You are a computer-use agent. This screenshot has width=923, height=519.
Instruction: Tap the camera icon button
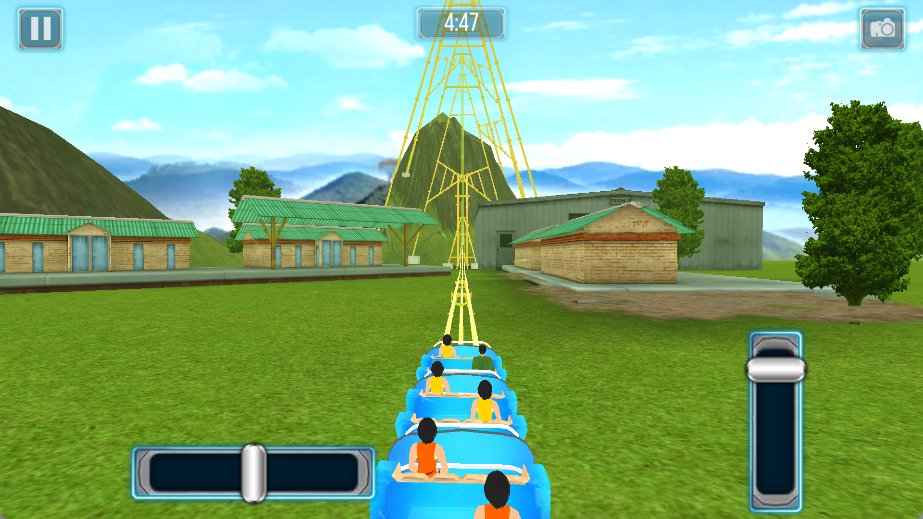click(x=882, y=28)
